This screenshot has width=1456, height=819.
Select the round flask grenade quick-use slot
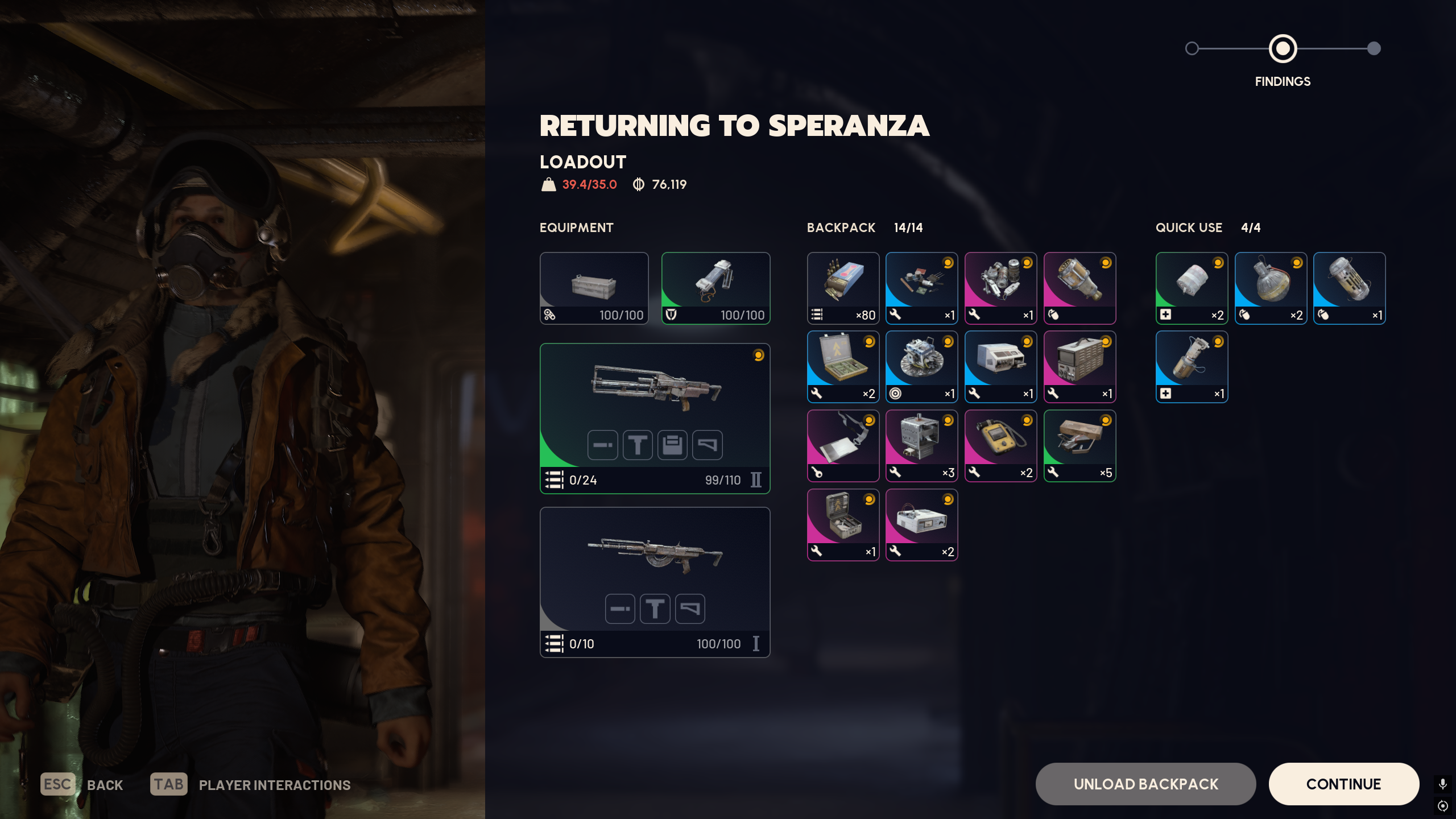[x=1271, y=288]
